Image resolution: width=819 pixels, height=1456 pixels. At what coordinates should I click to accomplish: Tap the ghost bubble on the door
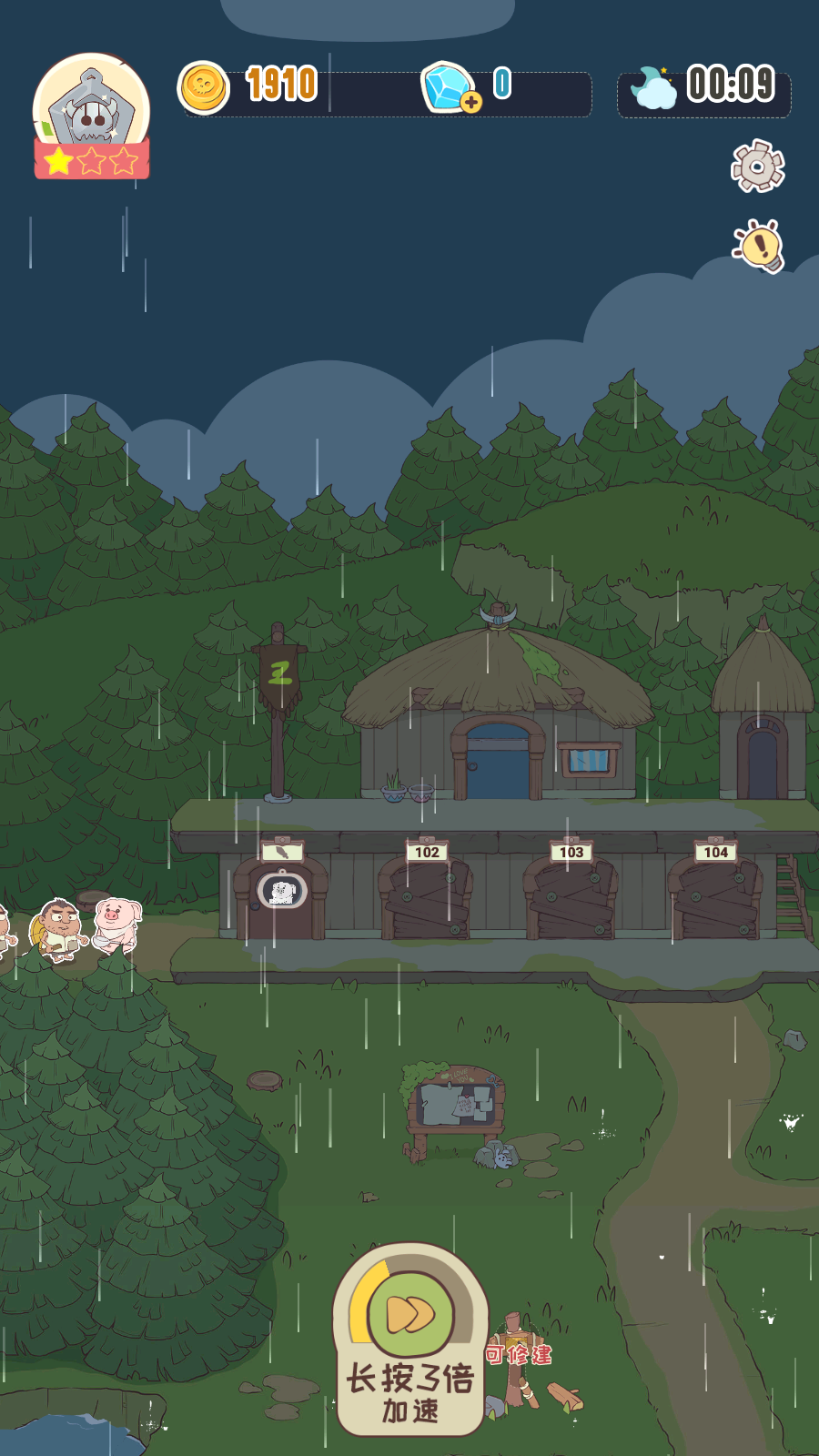(281, 891)
